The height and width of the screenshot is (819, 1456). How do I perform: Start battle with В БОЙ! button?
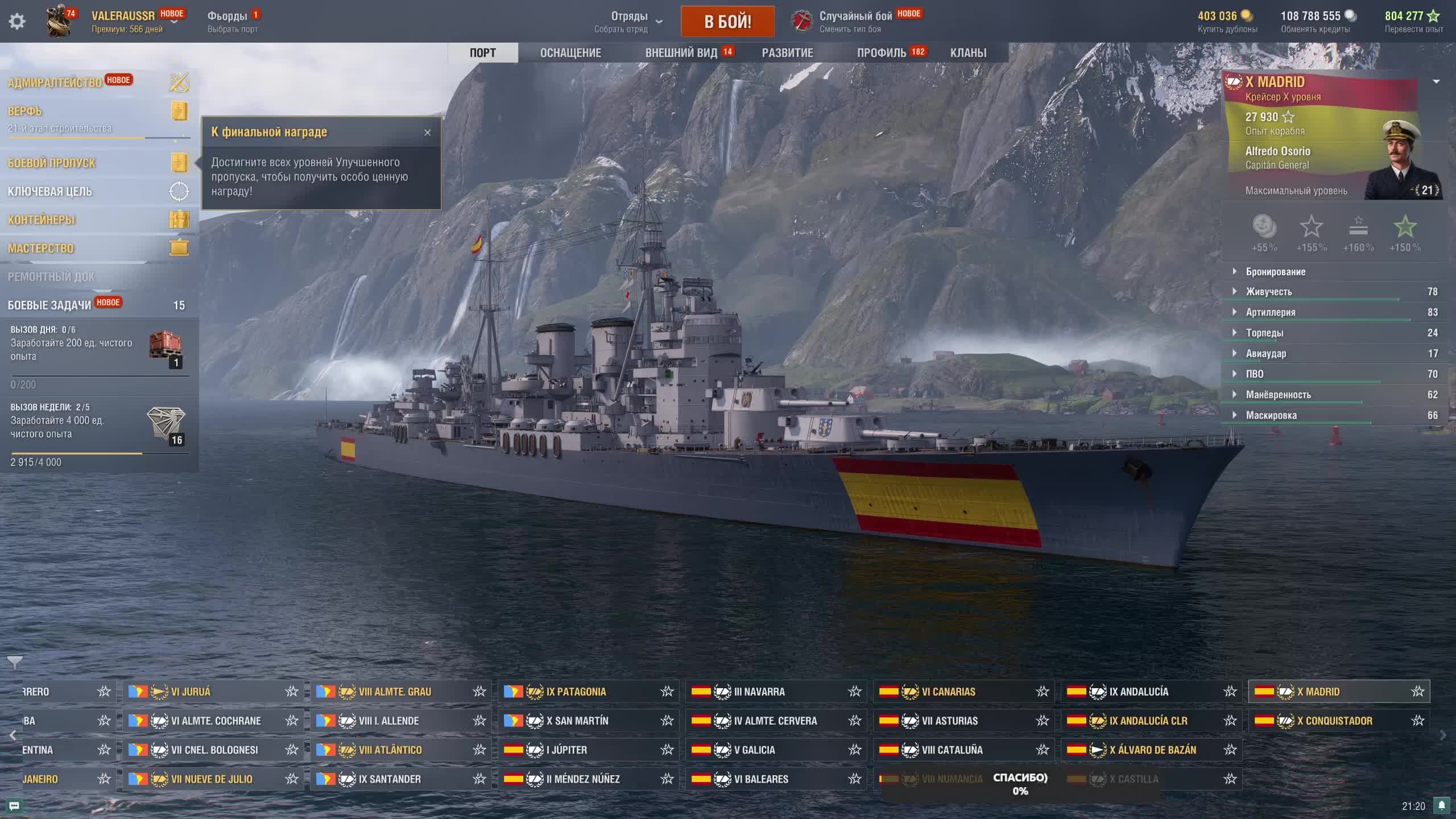pyautogui.click(x=727, y=22)
